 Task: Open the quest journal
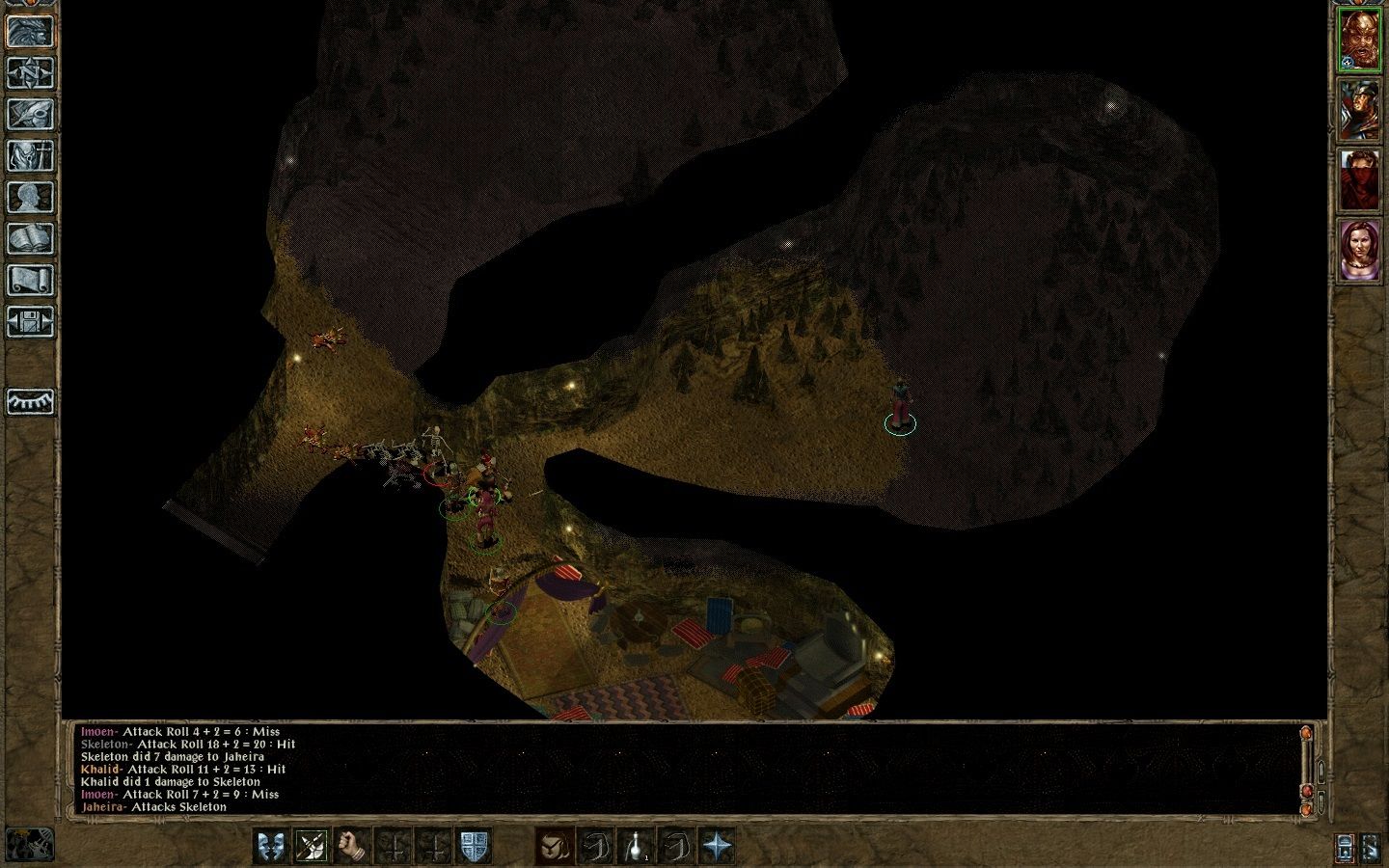click(x=32, y=114)
